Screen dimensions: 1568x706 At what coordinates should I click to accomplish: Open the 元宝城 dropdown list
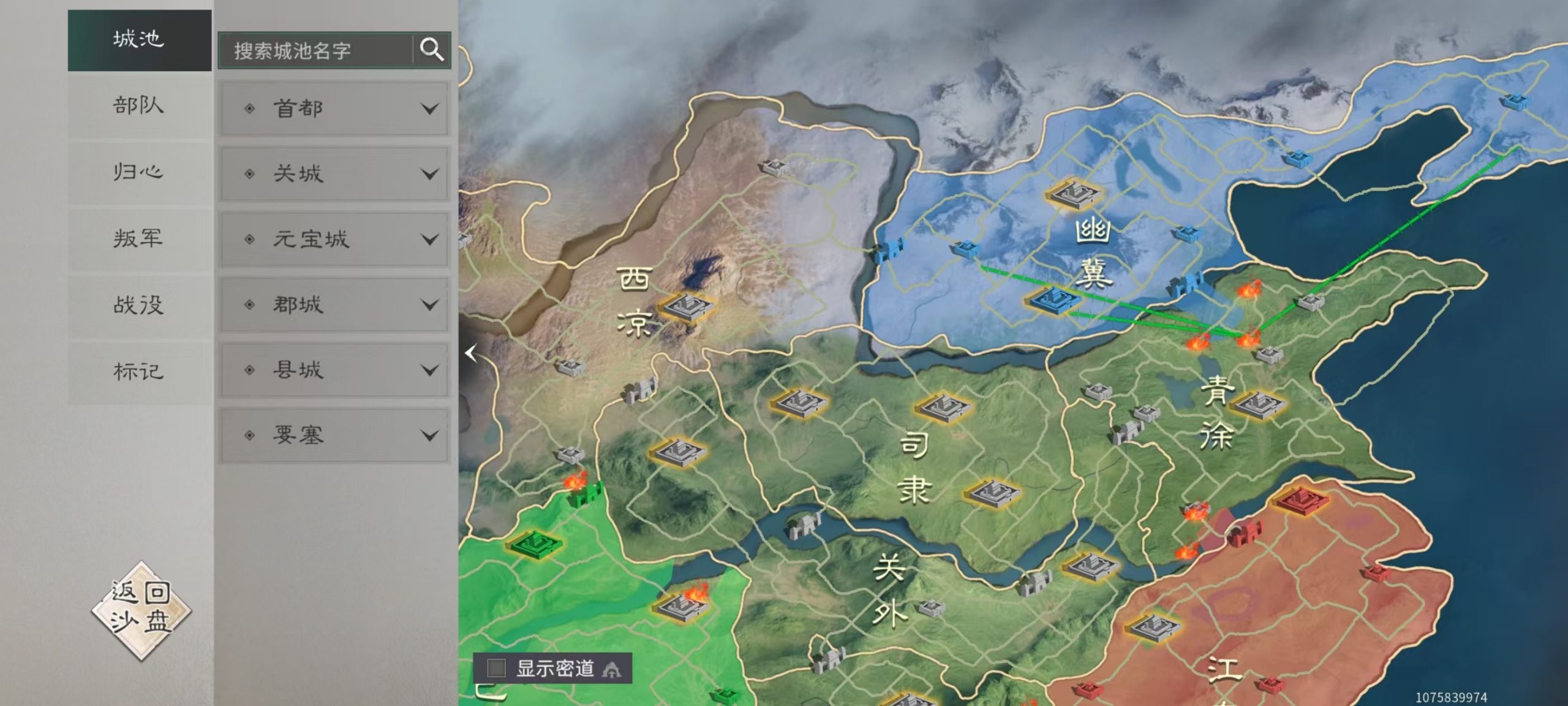pos(334,240)
